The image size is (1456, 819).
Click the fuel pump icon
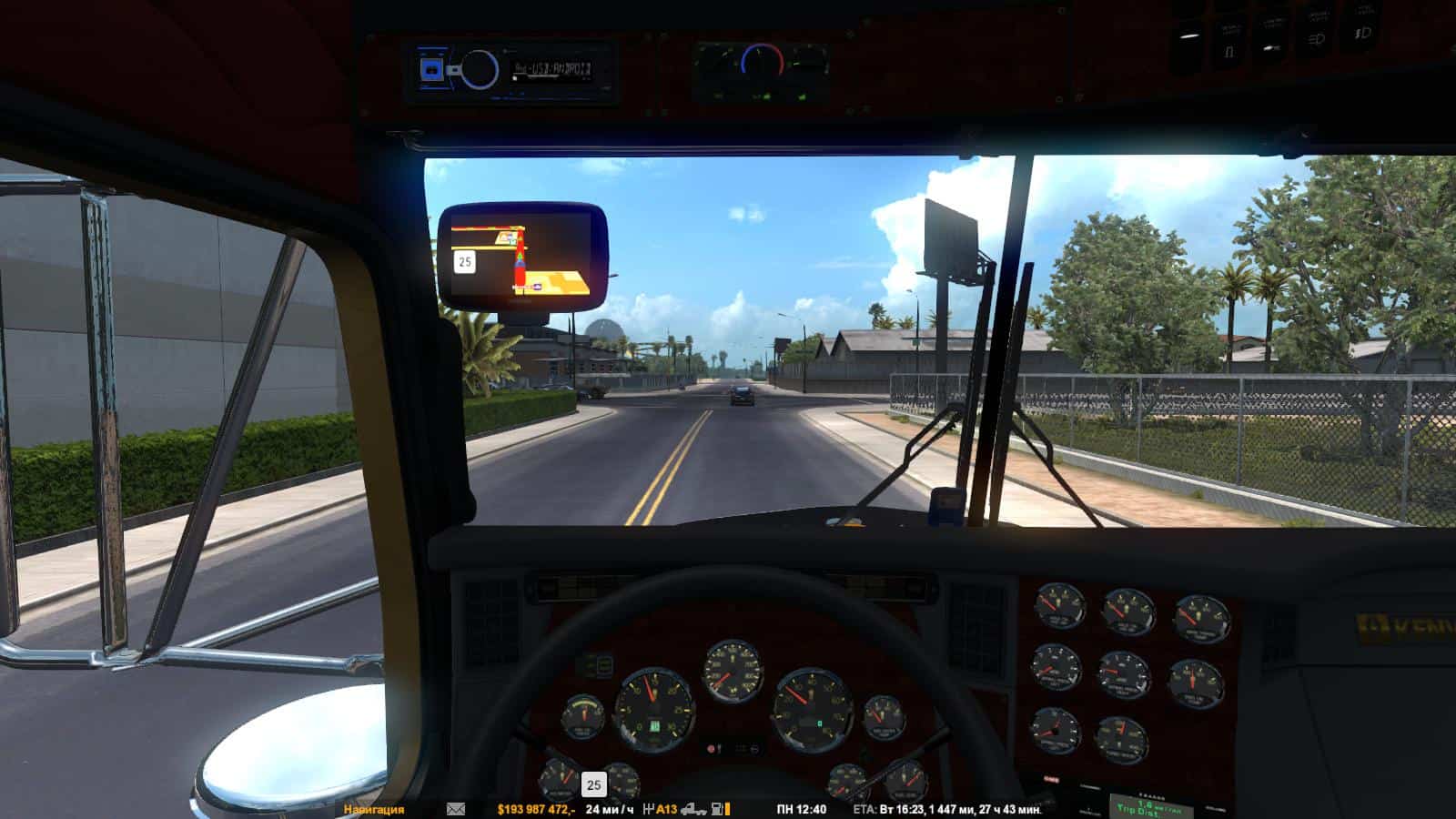pyautogui.click(x=719, y=809)
